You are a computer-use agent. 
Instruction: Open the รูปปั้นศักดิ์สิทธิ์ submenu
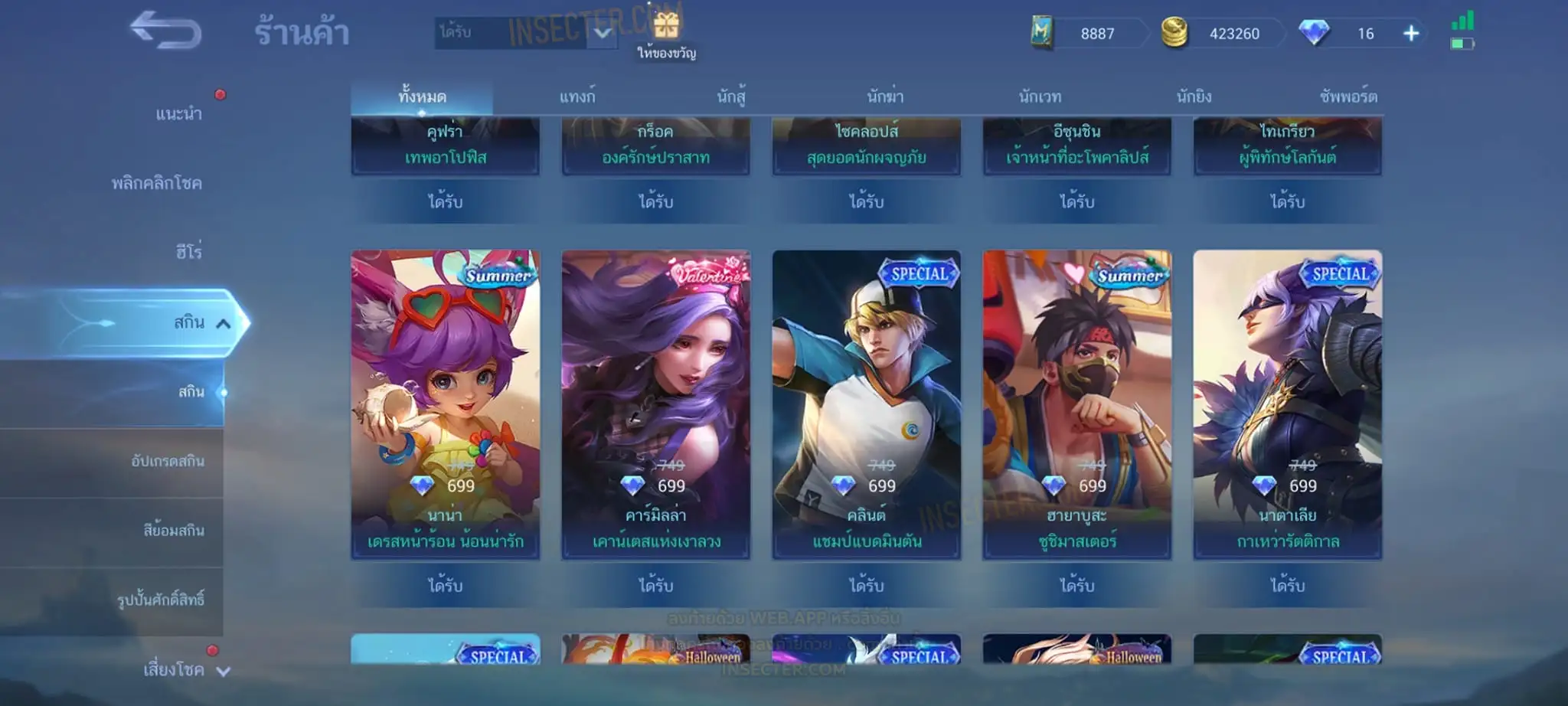pos(161,600)
